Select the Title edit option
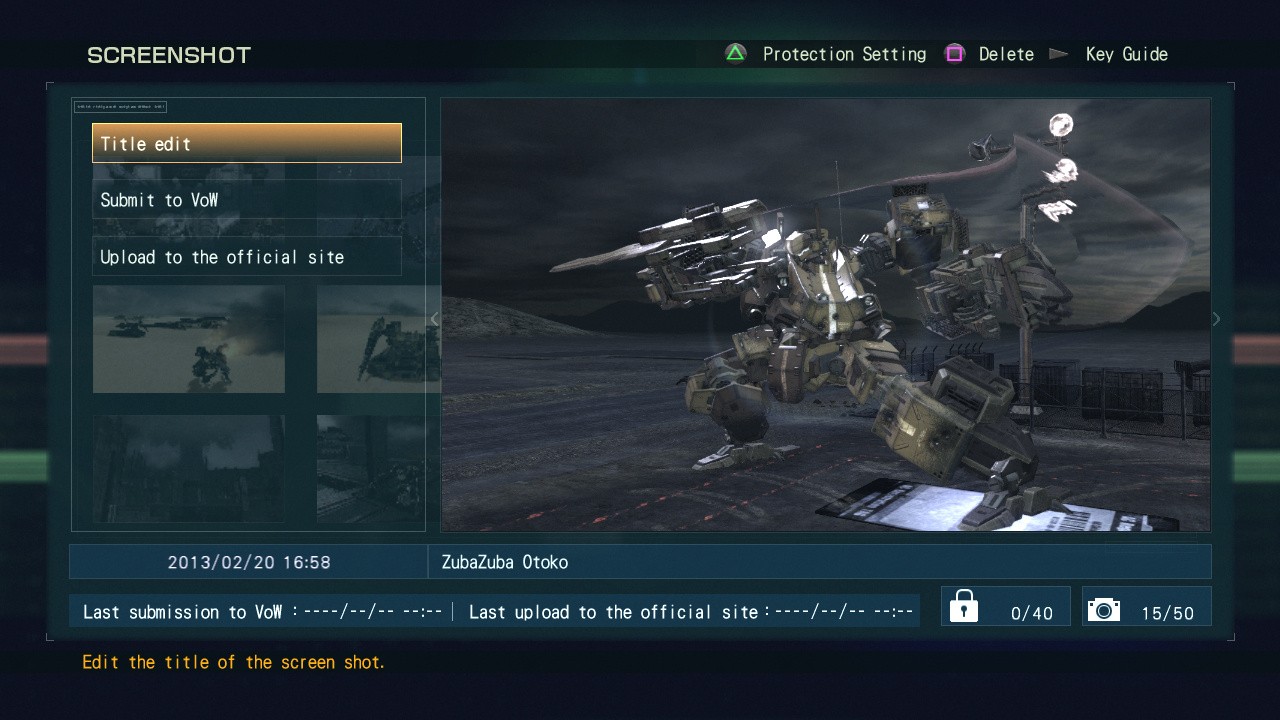 (246, 143)
